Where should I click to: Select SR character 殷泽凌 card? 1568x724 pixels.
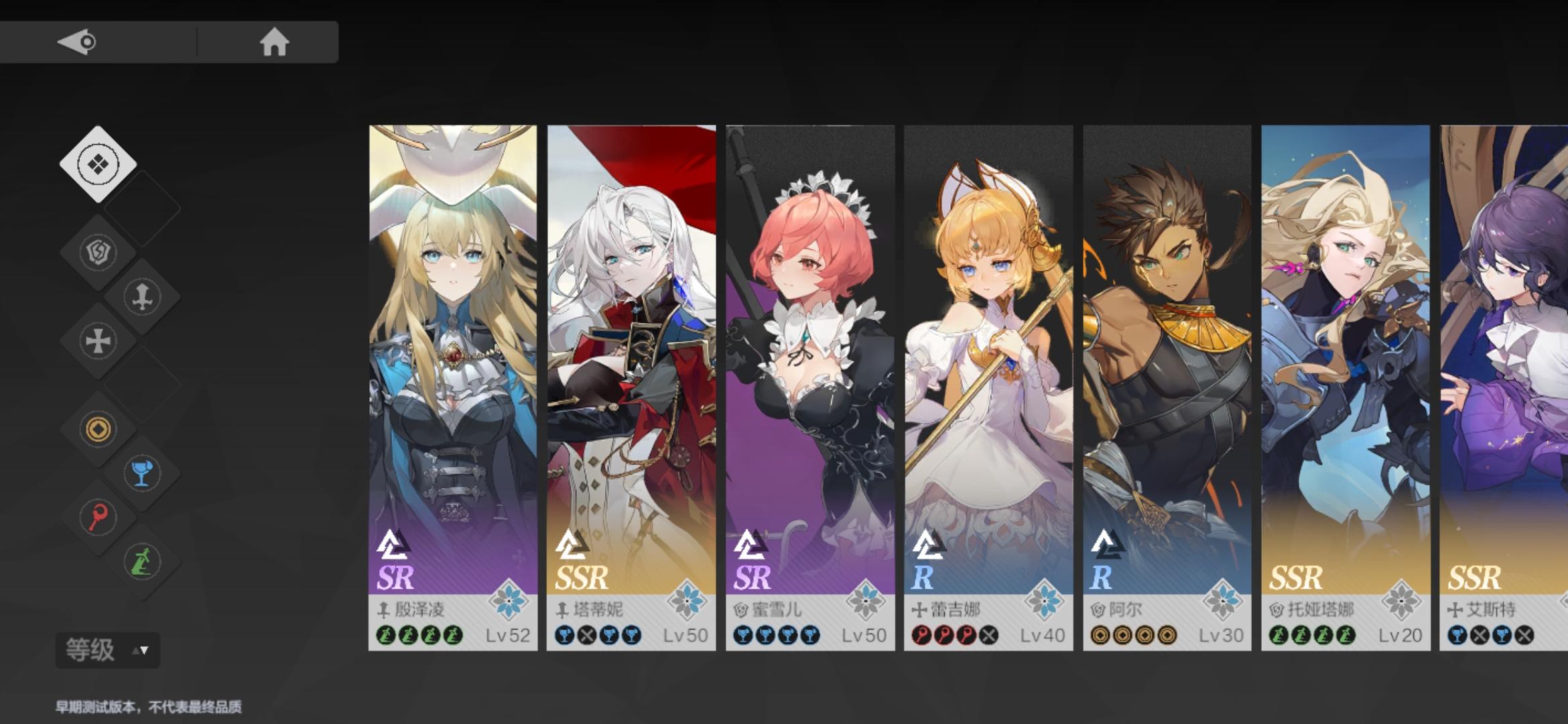click(453, 387)
